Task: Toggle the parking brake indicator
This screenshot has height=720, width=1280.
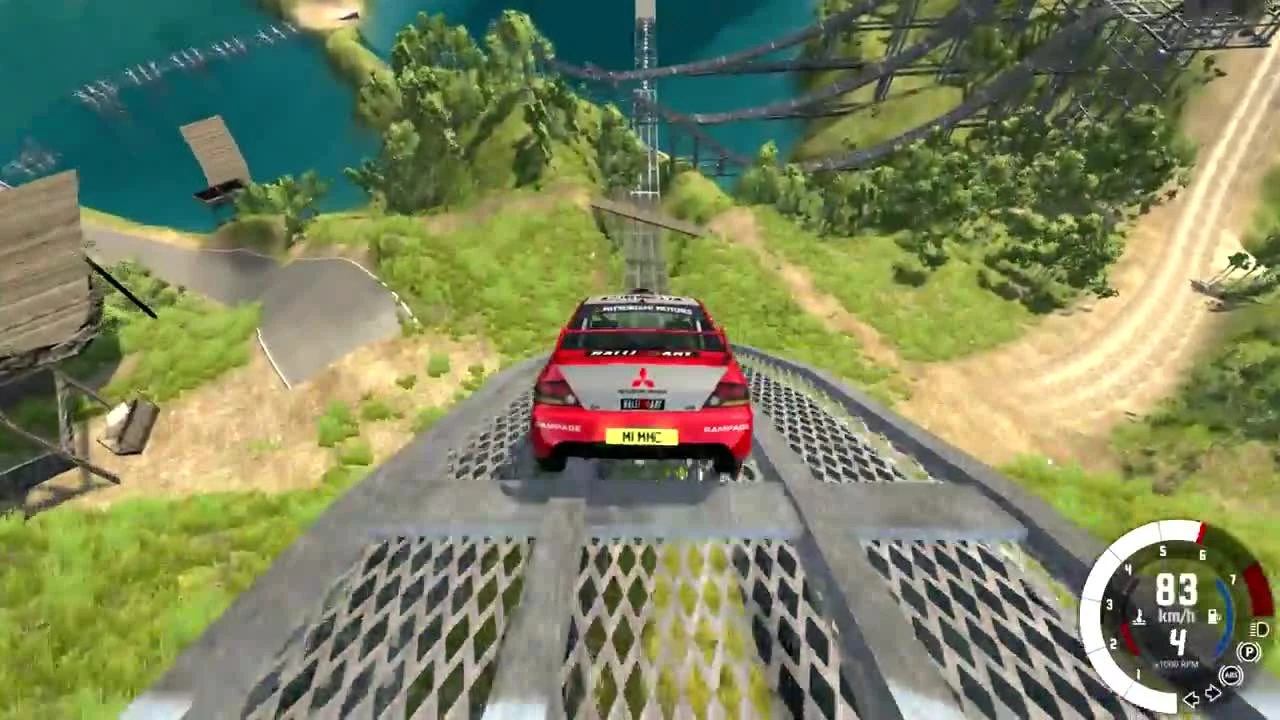Action: click(x=1248, y=651)
